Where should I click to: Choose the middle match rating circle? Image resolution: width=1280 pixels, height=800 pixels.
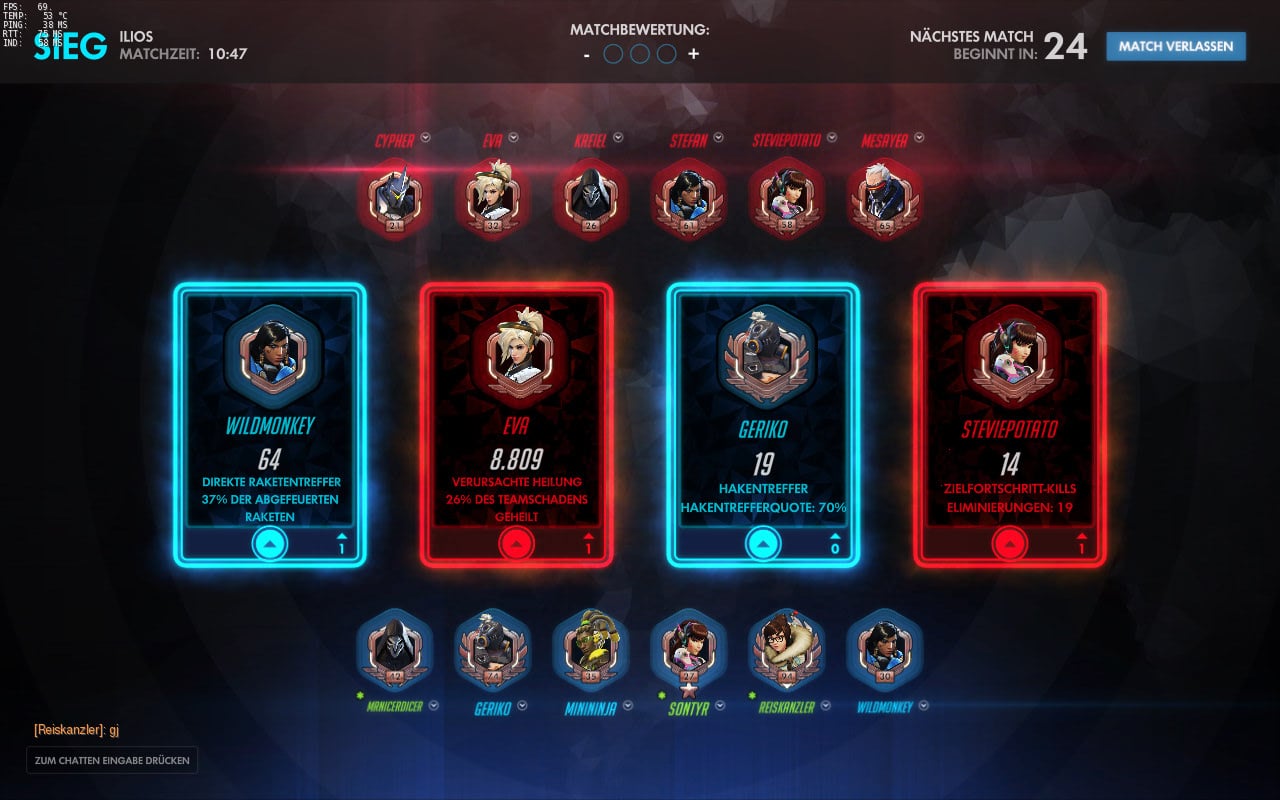pyautogui.click(x=640, y=54)
